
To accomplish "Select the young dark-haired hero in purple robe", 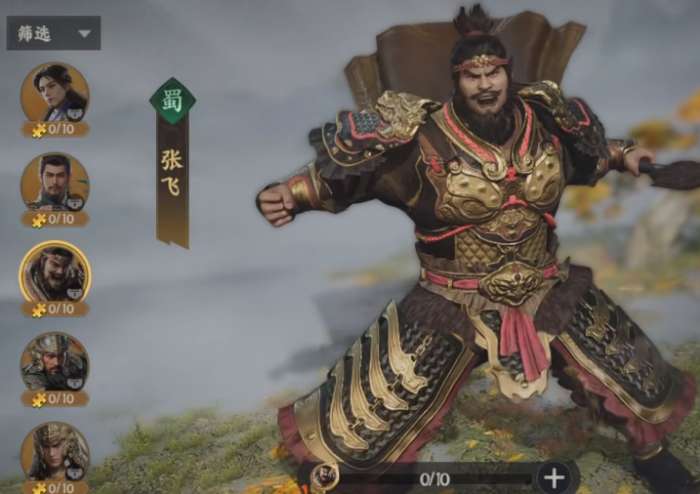I will point(55,92).
